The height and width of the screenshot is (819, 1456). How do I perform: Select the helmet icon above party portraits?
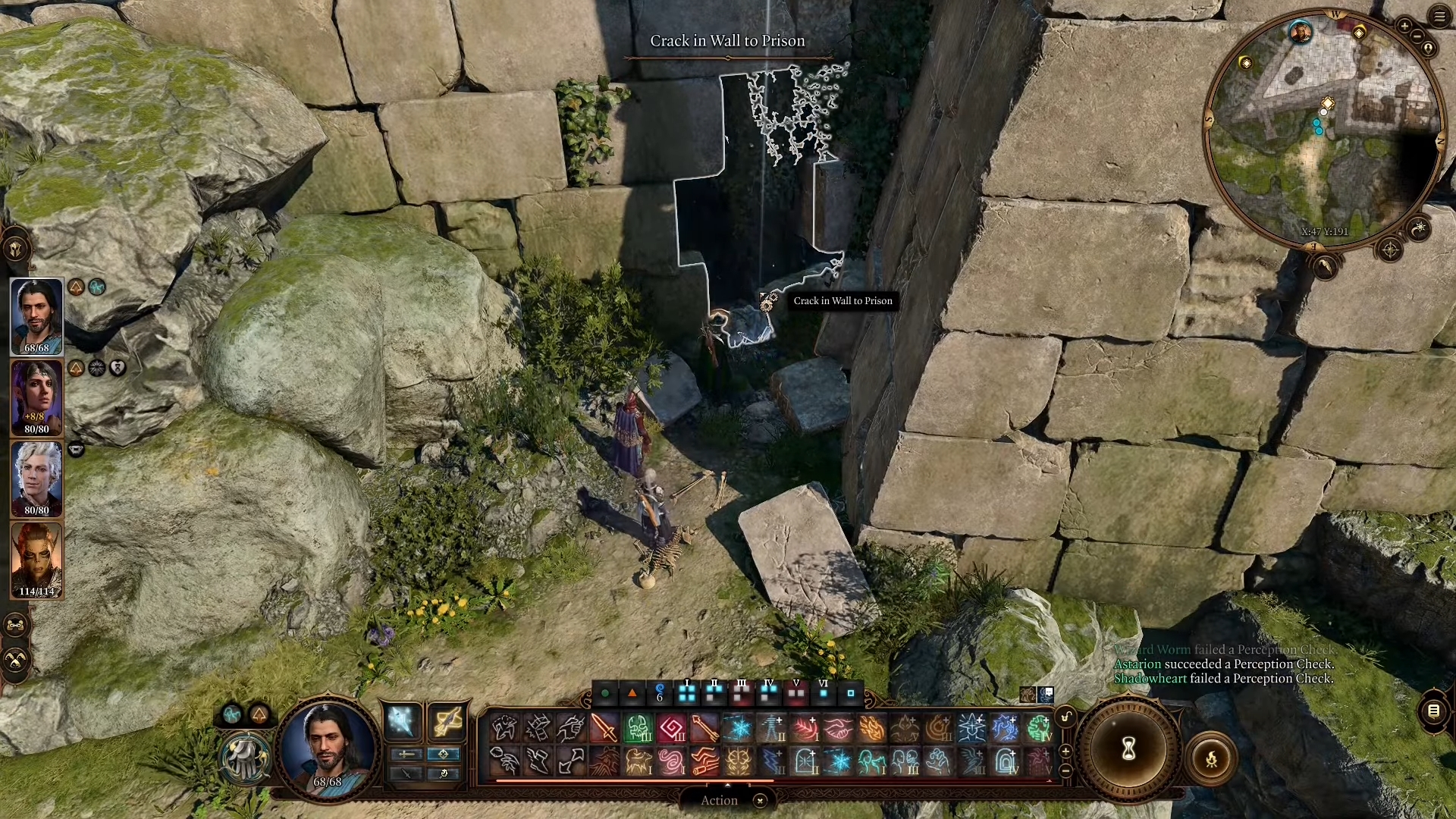pos(16,248)
